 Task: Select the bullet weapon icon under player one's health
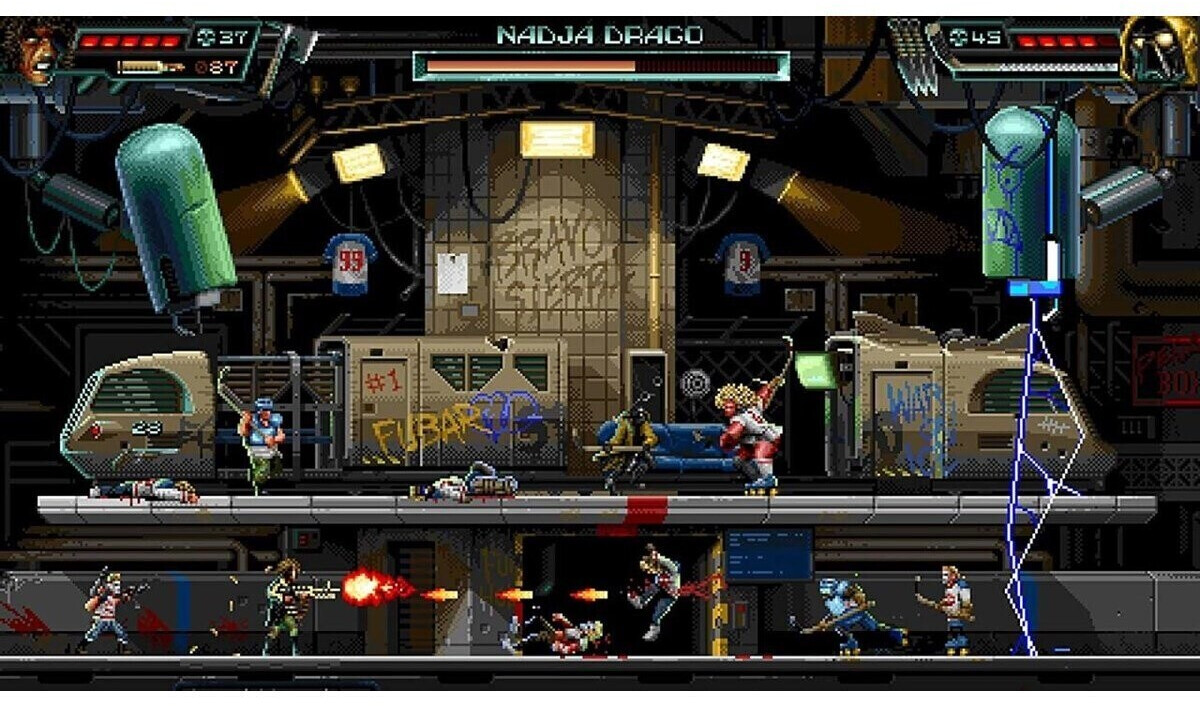click(148, 68)
